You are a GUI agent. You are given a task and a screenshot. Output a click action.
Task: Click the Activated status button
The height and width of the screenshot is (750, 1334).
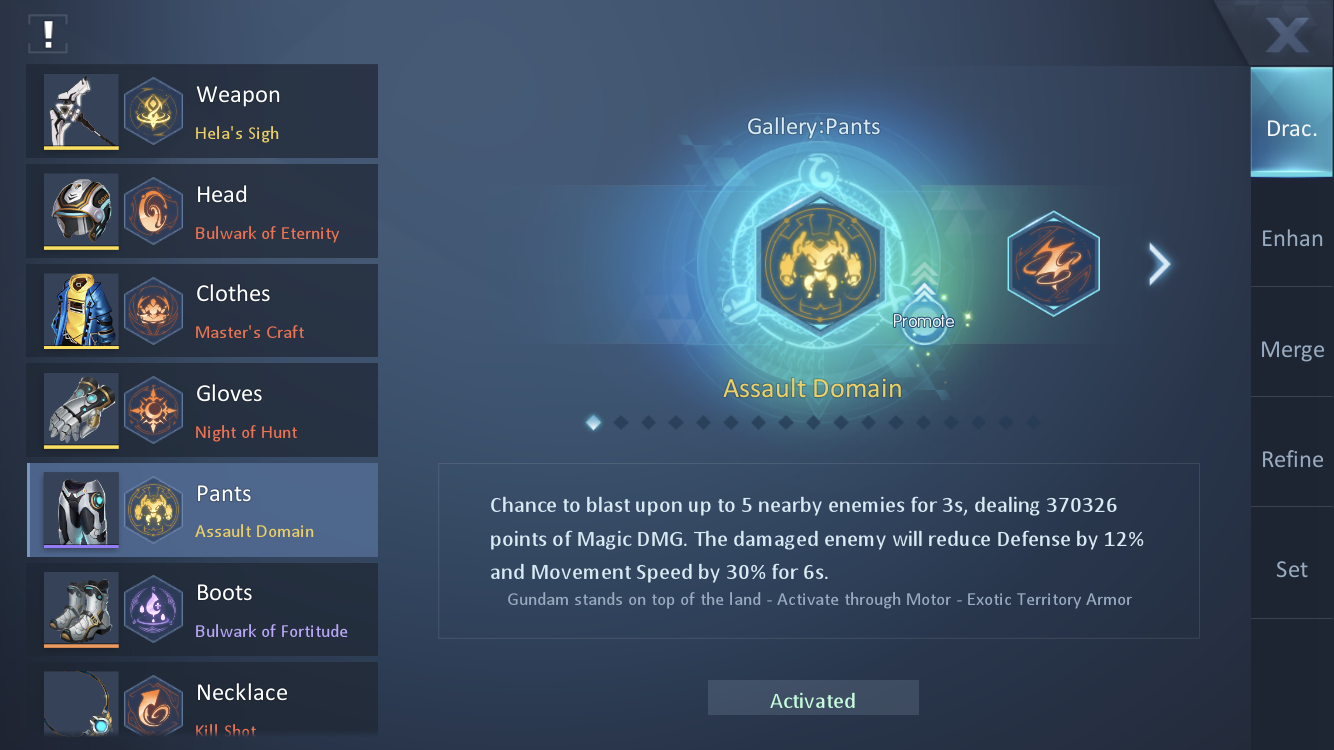click(813, 699)
